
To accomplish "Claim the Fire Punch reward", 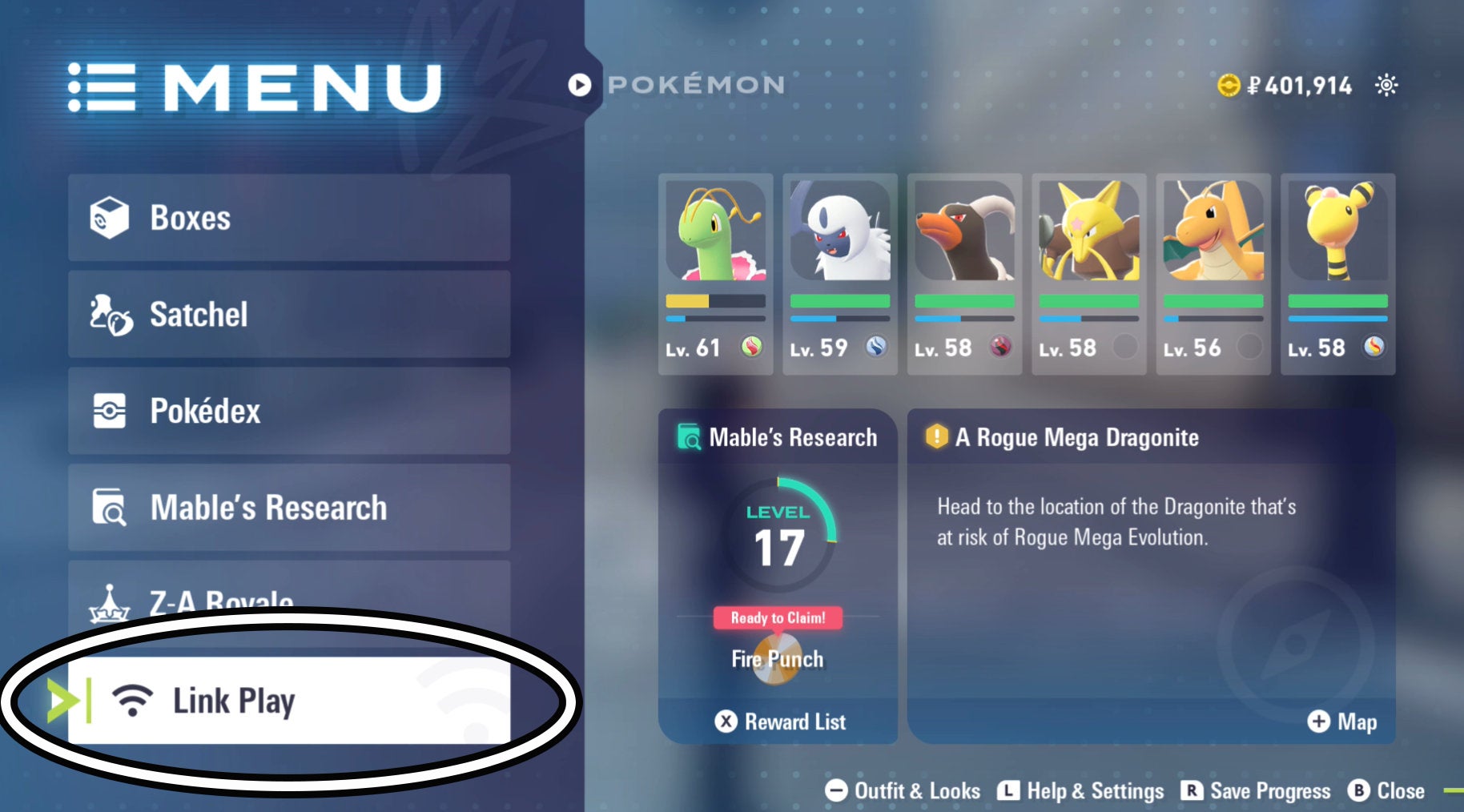I will (778, 649).
